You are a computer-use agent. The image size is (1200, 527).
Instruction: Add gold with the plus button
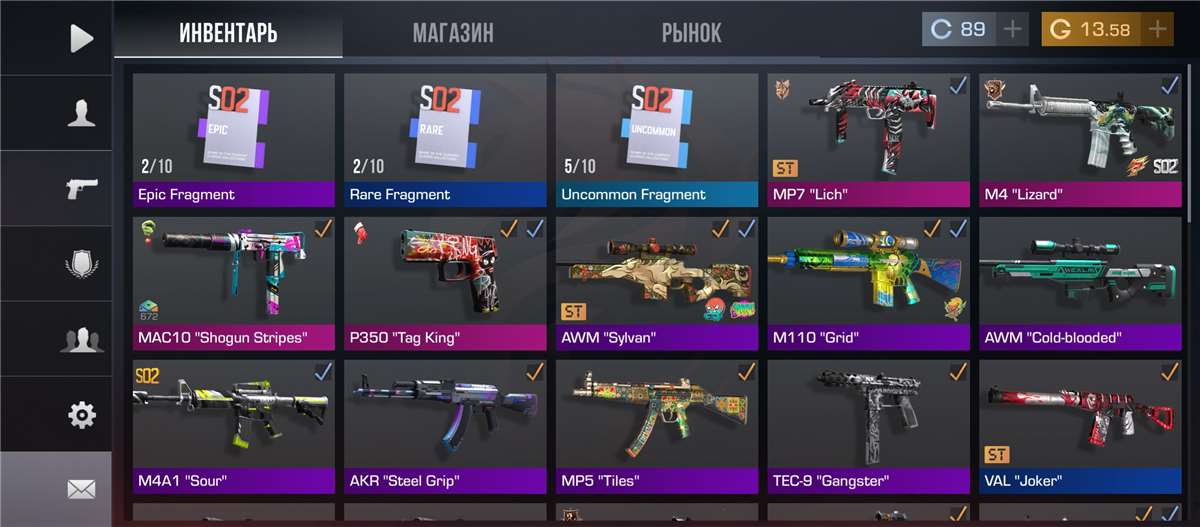pyautogui.click(x=1157, y=29)
